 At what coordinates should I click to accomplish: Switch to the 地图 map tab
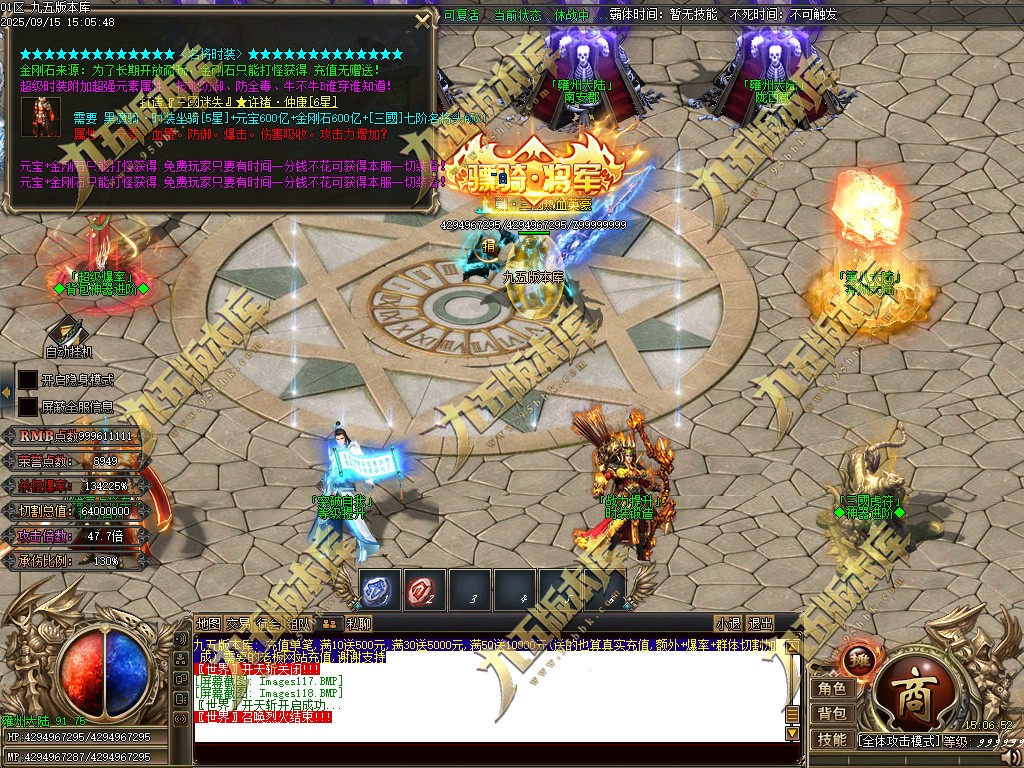point(208,623)
